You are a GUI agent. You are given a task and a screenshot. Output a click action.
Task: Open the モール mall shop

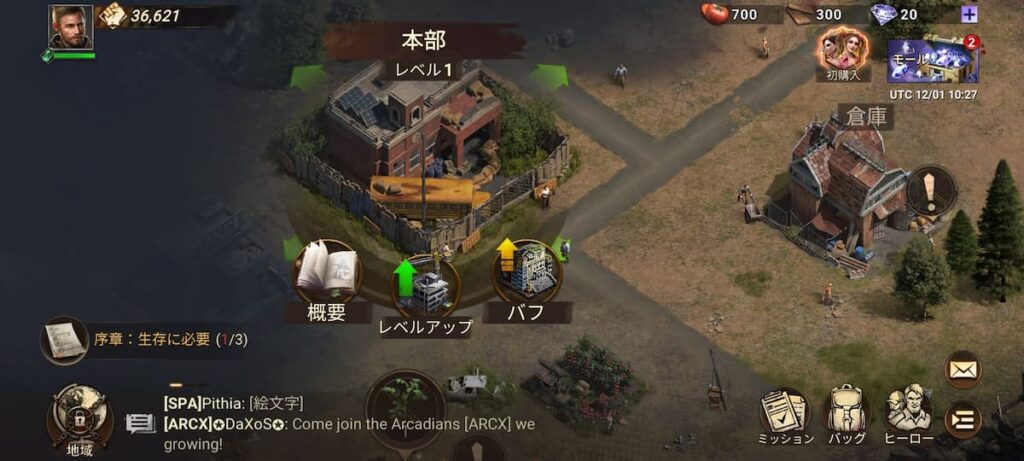coord(932,60)
